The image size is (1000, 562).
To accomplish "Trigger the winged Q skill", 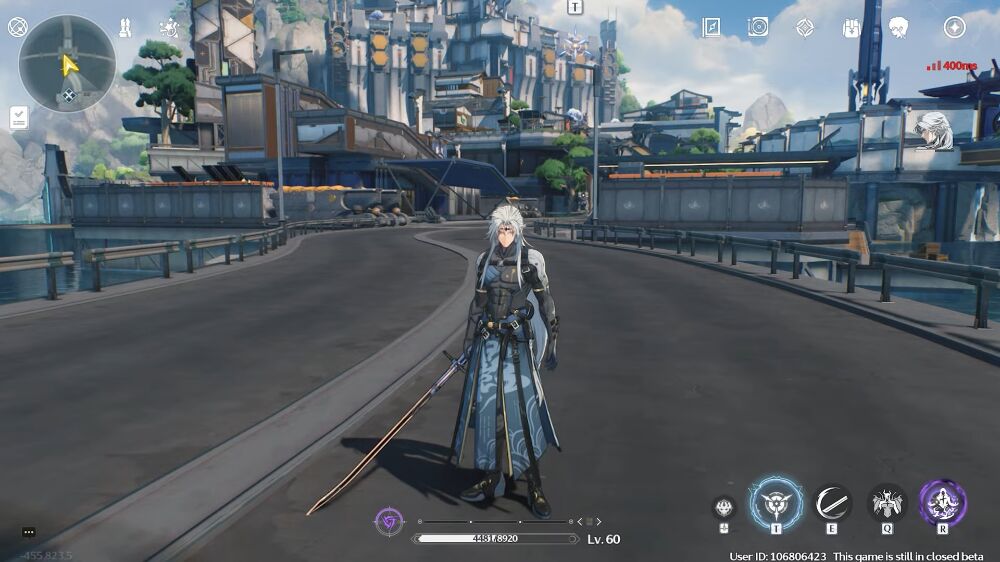I will click(887, 503).
